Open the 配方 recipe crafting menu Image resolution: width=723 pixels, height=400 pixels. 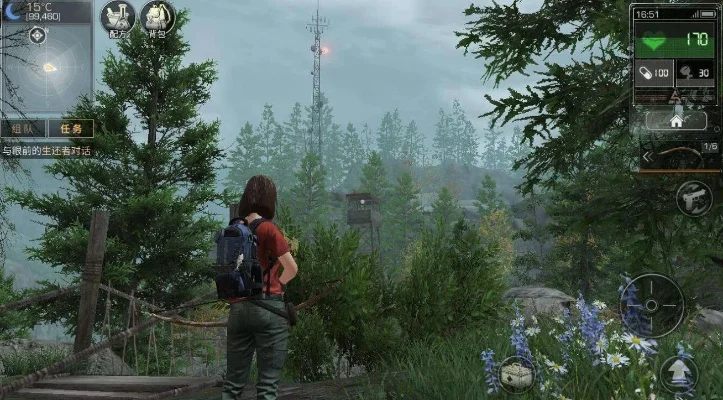(118, 18)
